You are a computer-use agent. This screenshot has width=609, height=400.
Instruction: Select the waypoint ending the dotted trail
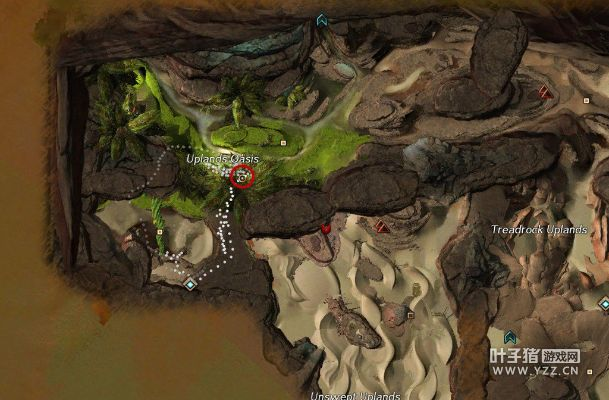[x=190, y=284]
